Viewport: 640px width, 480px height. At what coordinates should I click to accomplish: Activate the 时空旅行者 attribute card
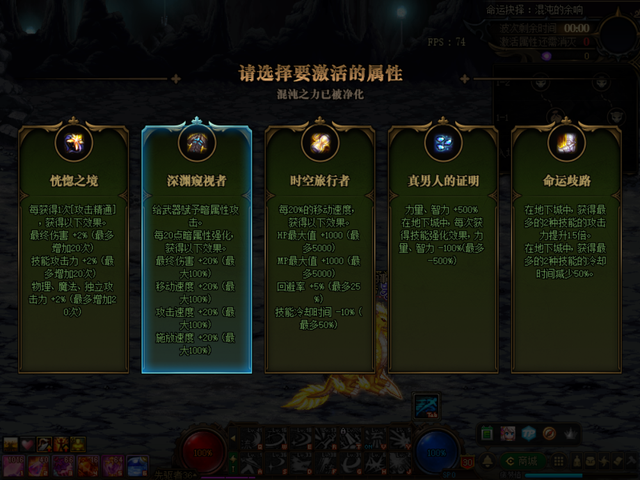pyautogui.click(x=320, y=250)
